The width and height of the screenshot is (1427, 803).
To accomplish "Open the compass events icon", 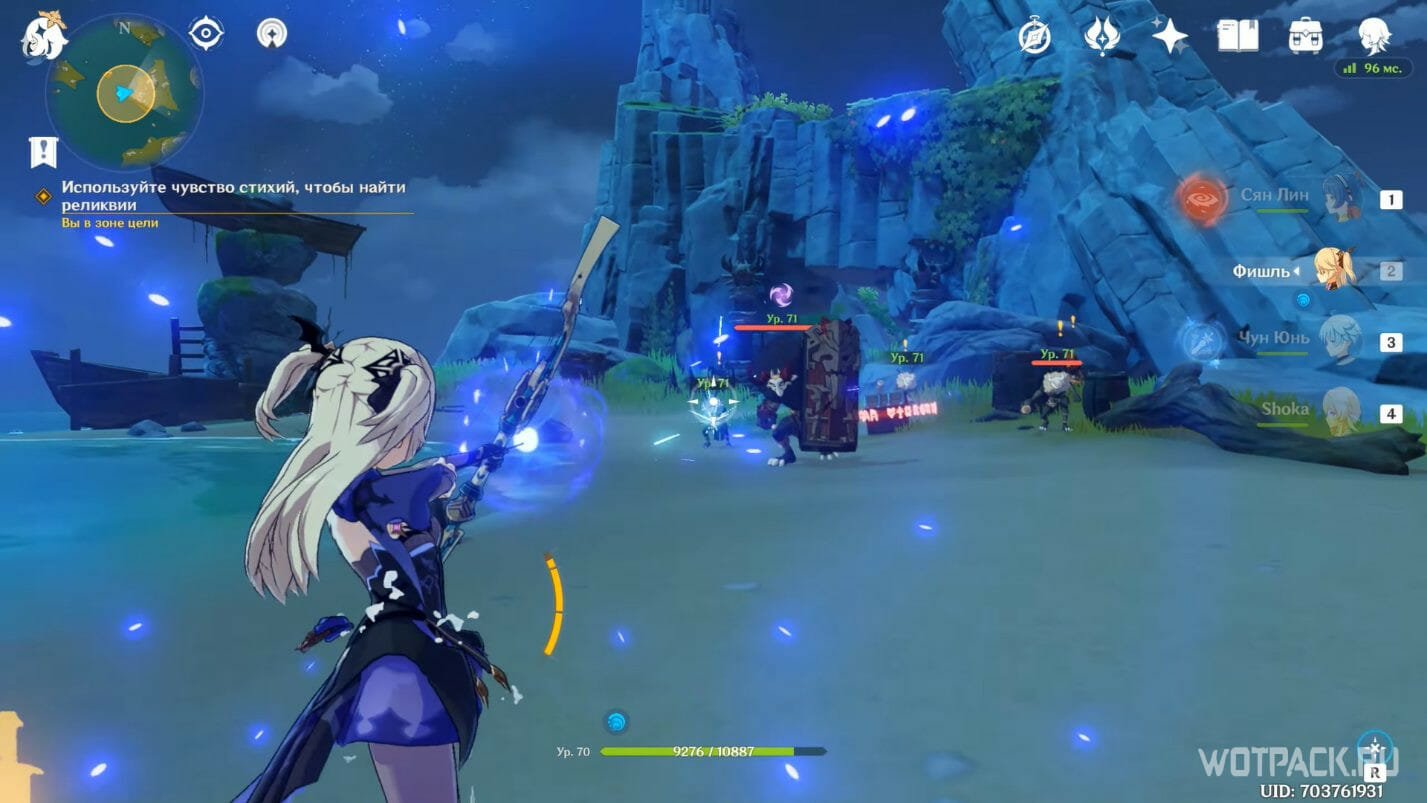I will [x=1034, y=36].
